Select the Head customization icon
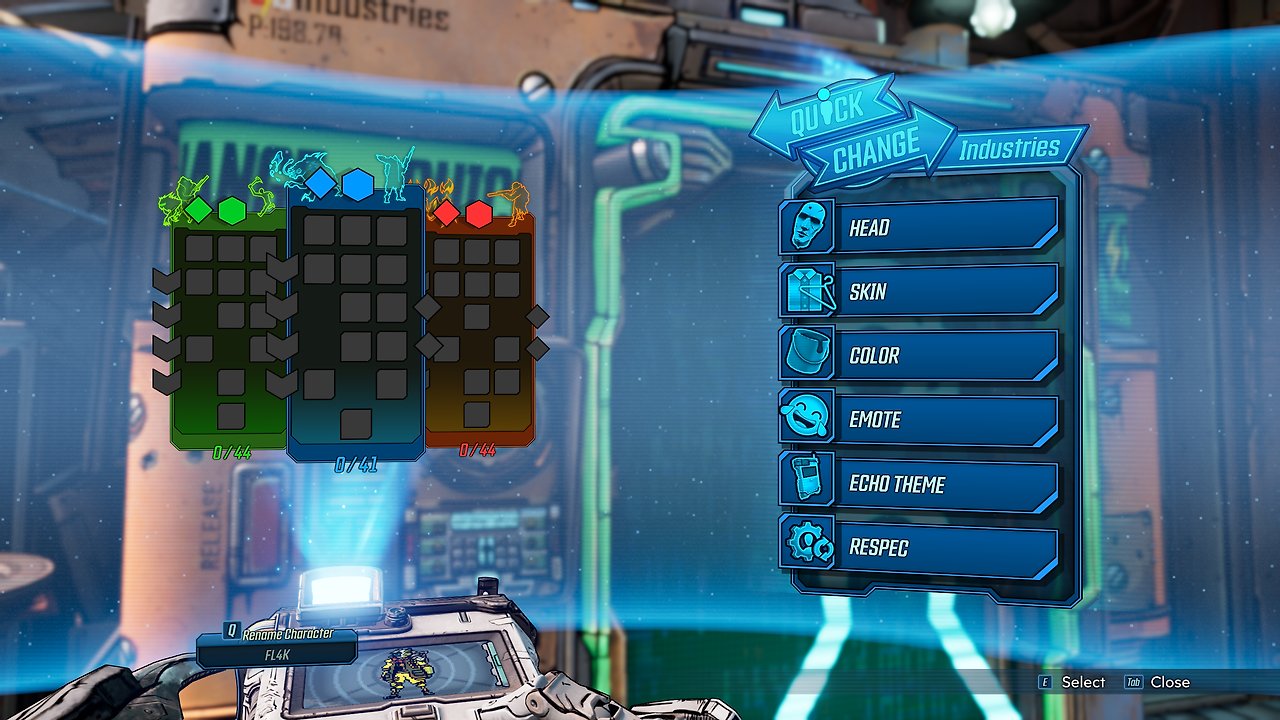The width and height of the screenshot is (1280, 720). 811,225
